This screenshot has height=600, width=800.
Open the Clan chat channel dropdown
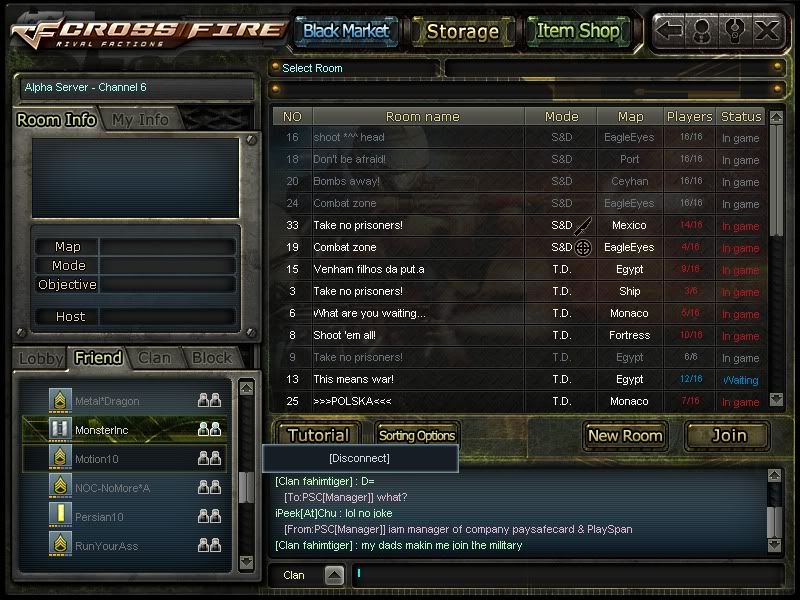tap(334, 575)
